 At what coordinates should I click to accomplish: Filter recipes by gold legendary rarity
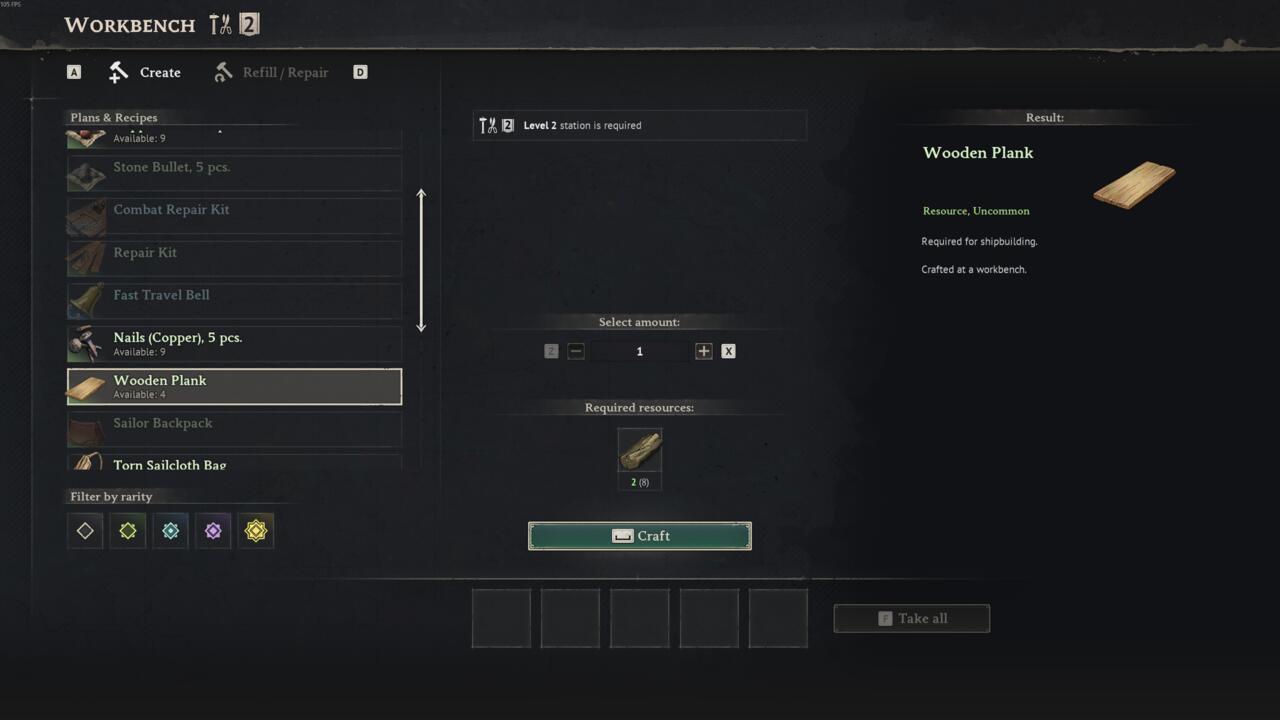pos(256,531)
